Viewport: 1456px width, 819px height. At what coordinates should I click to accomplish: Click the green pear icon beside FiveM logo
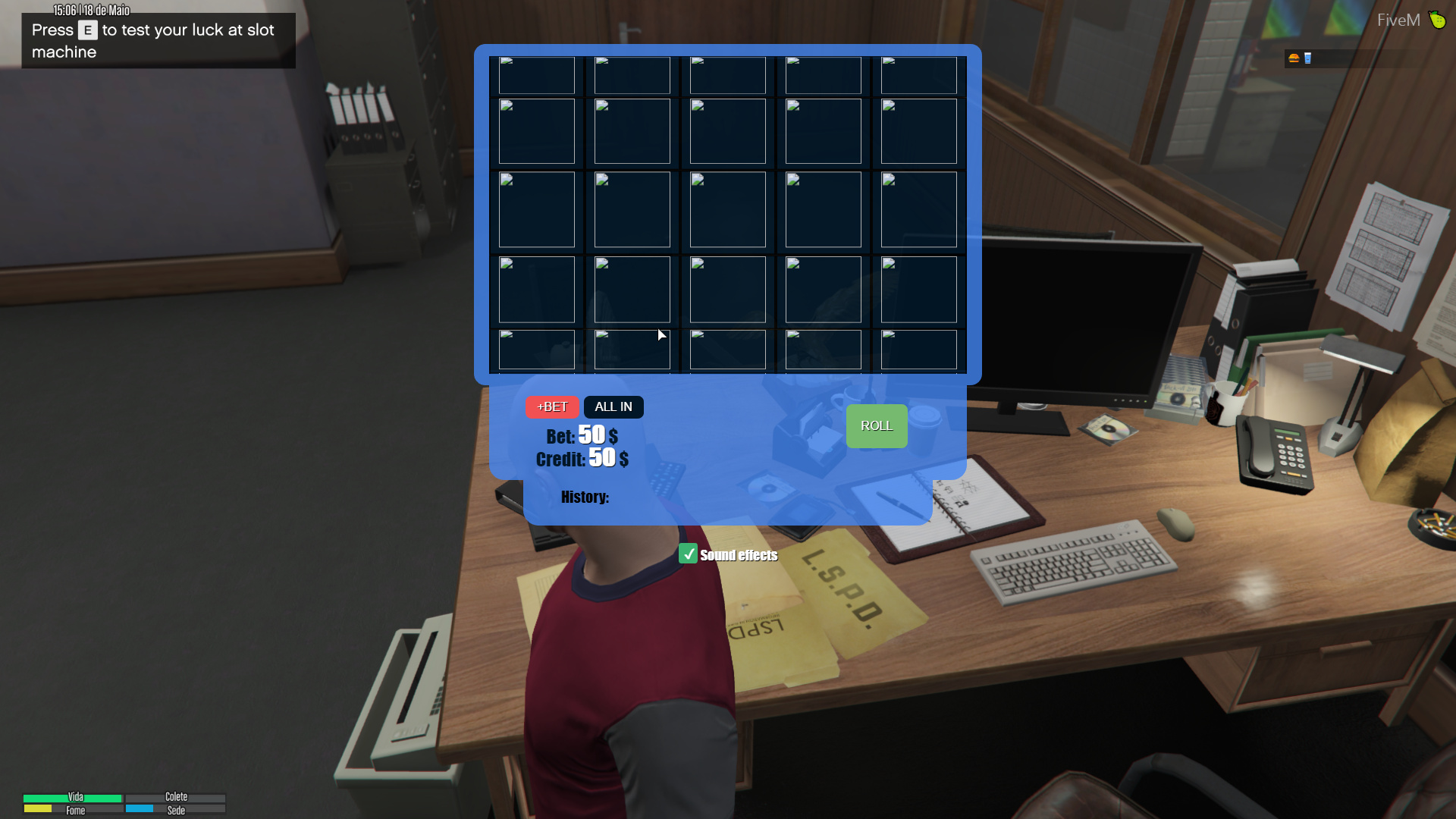(1437, 20)
